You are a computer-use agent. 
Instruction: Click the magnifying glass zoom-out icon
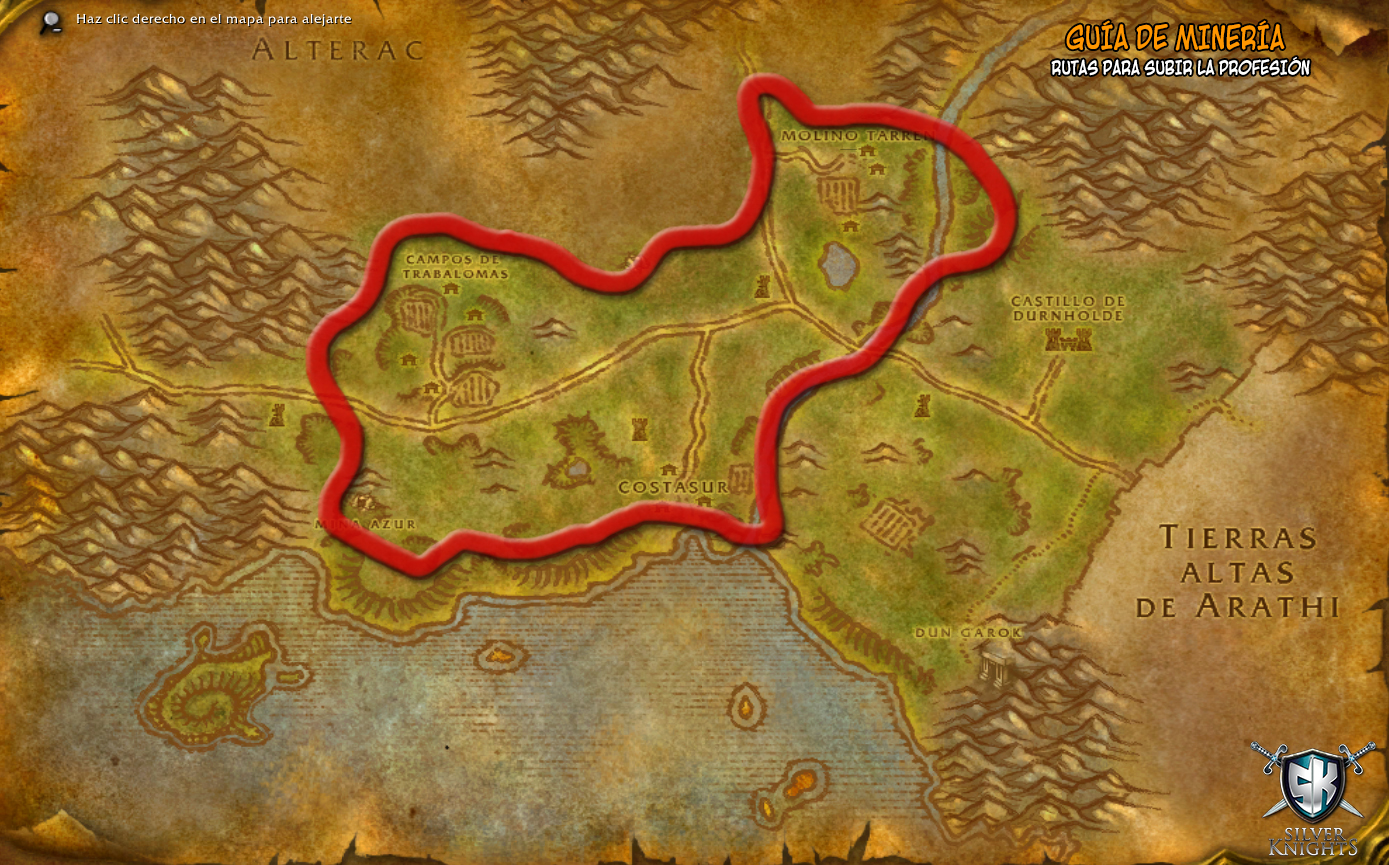click(x=52, y=21)
